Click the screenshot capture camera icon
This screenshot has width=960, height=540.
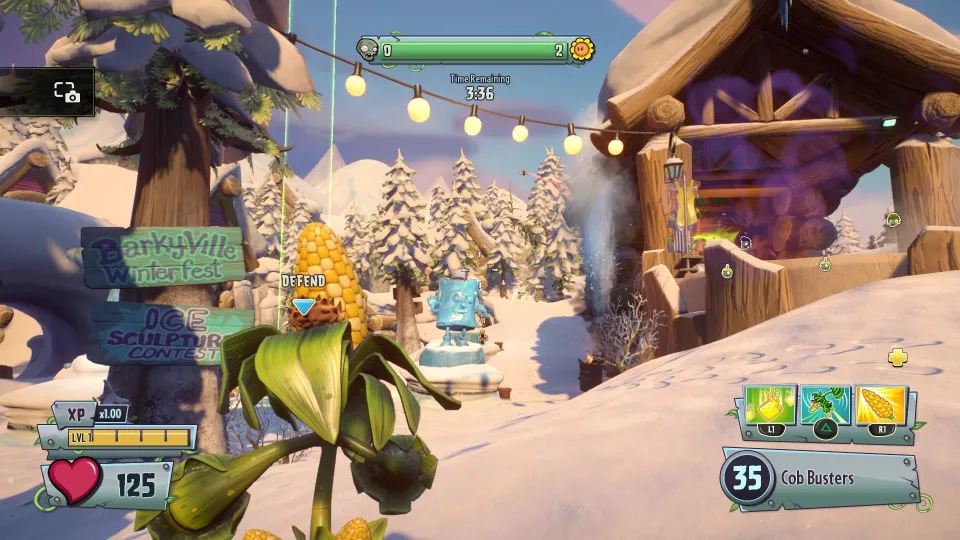(67, 92)
